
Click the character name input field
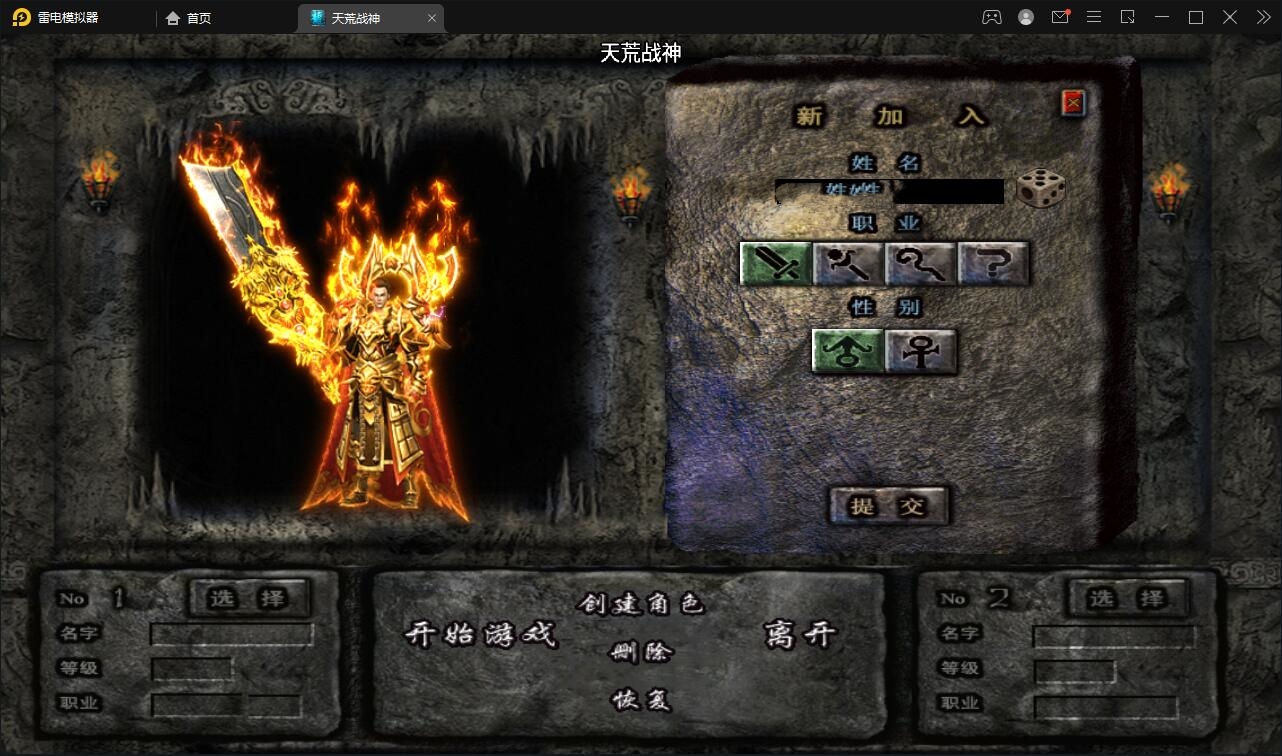[x=889, y=191]
